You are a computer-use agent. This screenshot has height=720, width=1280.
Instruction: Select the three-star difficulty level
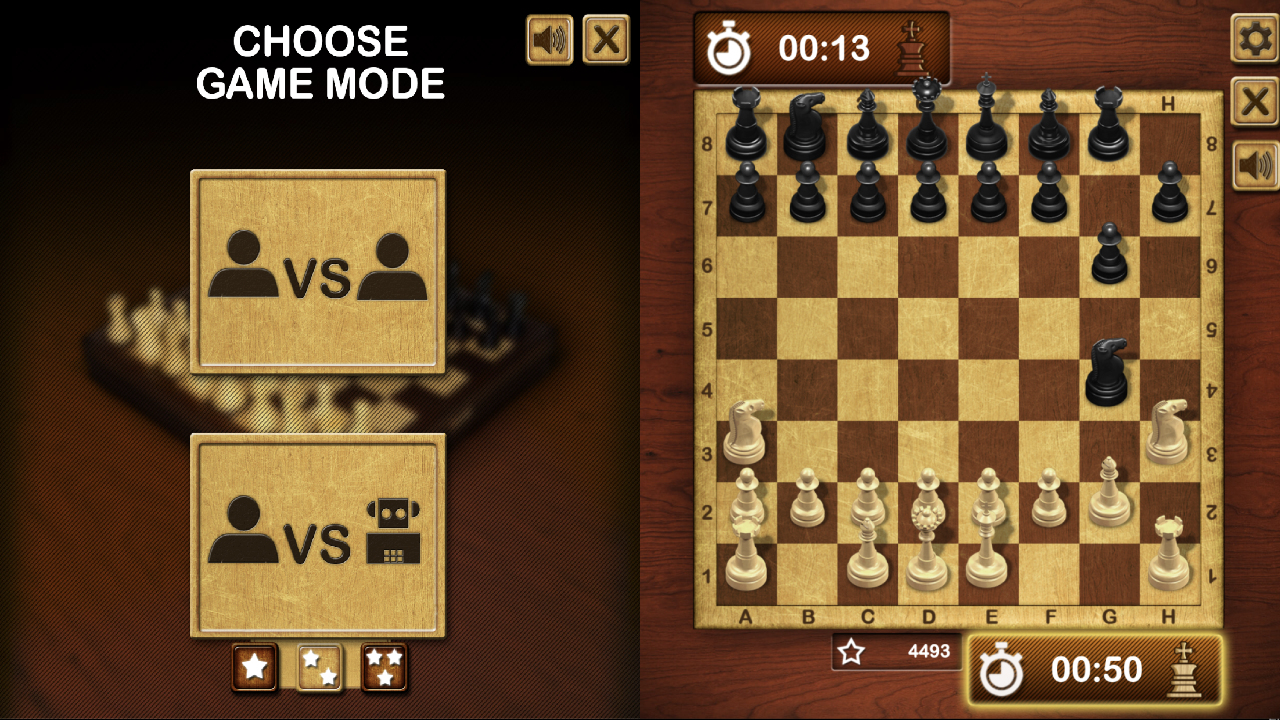pos(386,665)
